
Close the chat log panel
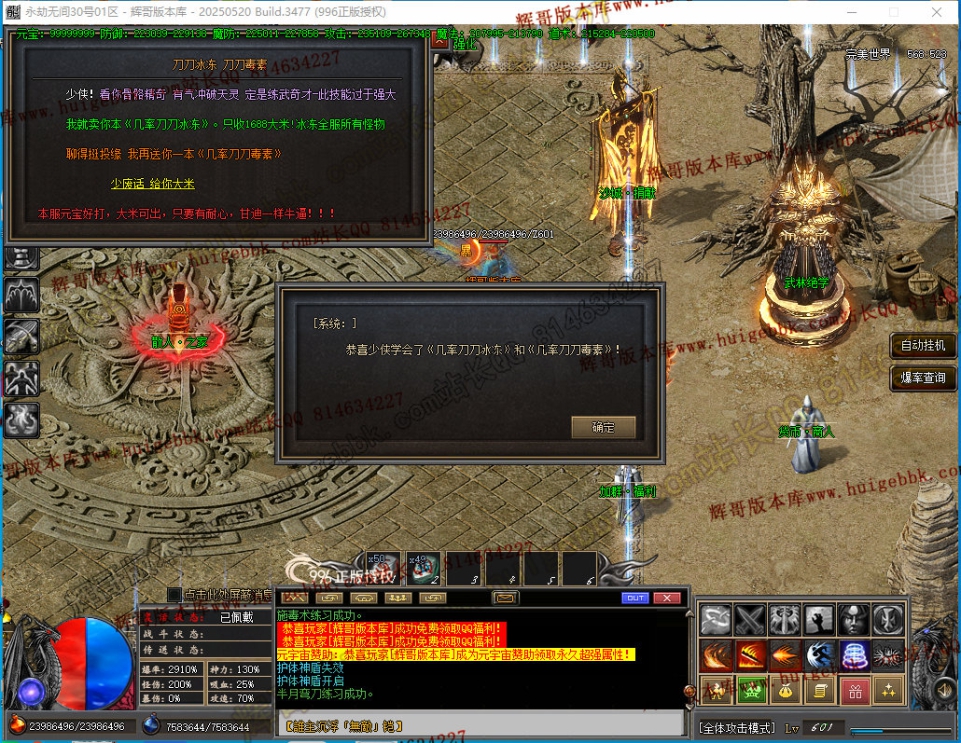pos(666,598)
